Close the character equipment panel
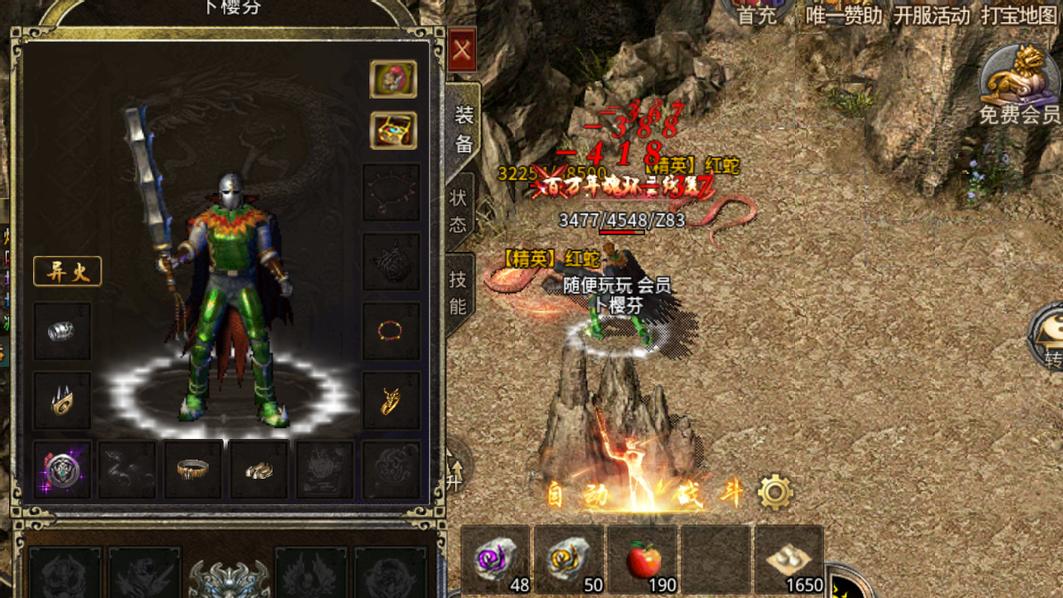 [x=462, y=51]
